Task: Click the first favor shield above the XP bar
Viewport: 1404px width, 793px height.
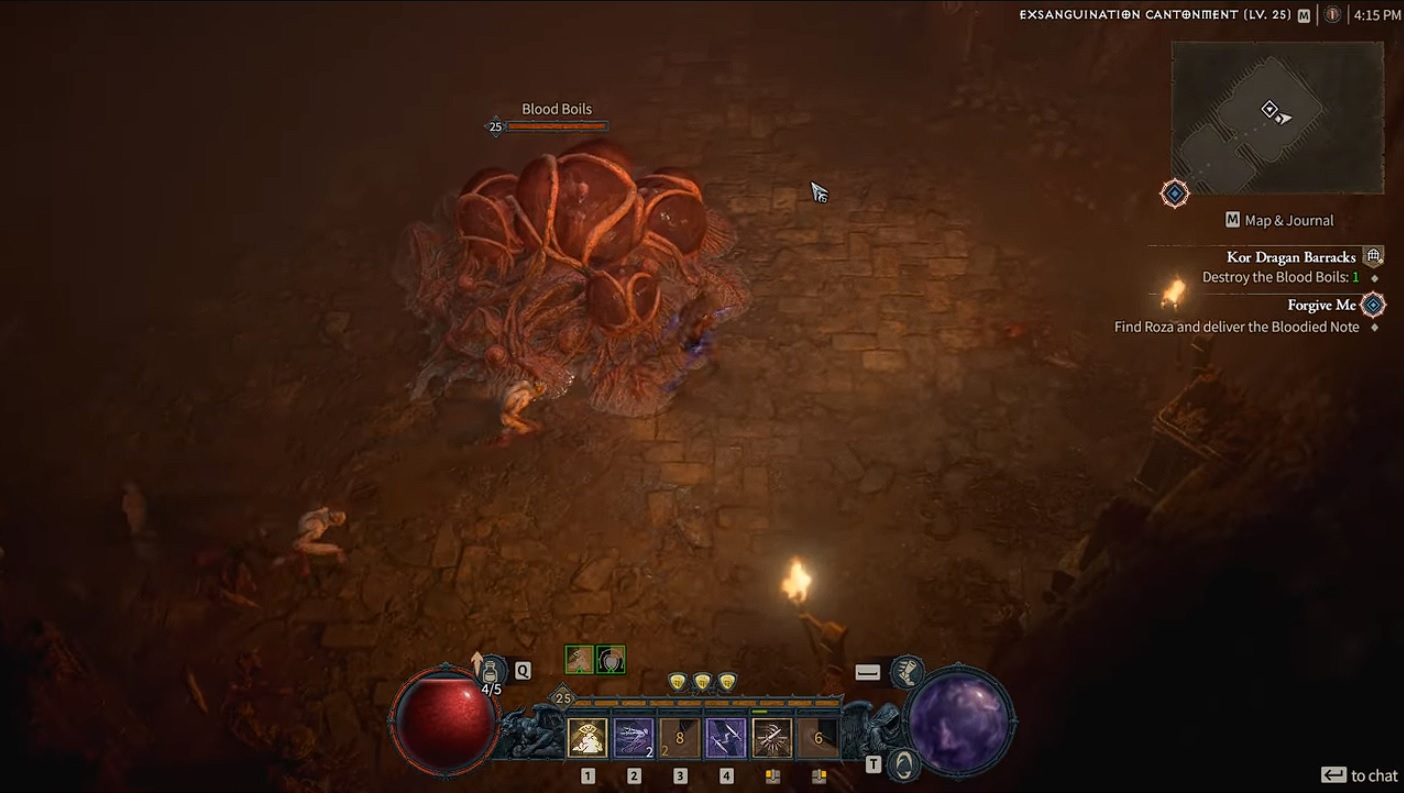Action: pos(678,681)
